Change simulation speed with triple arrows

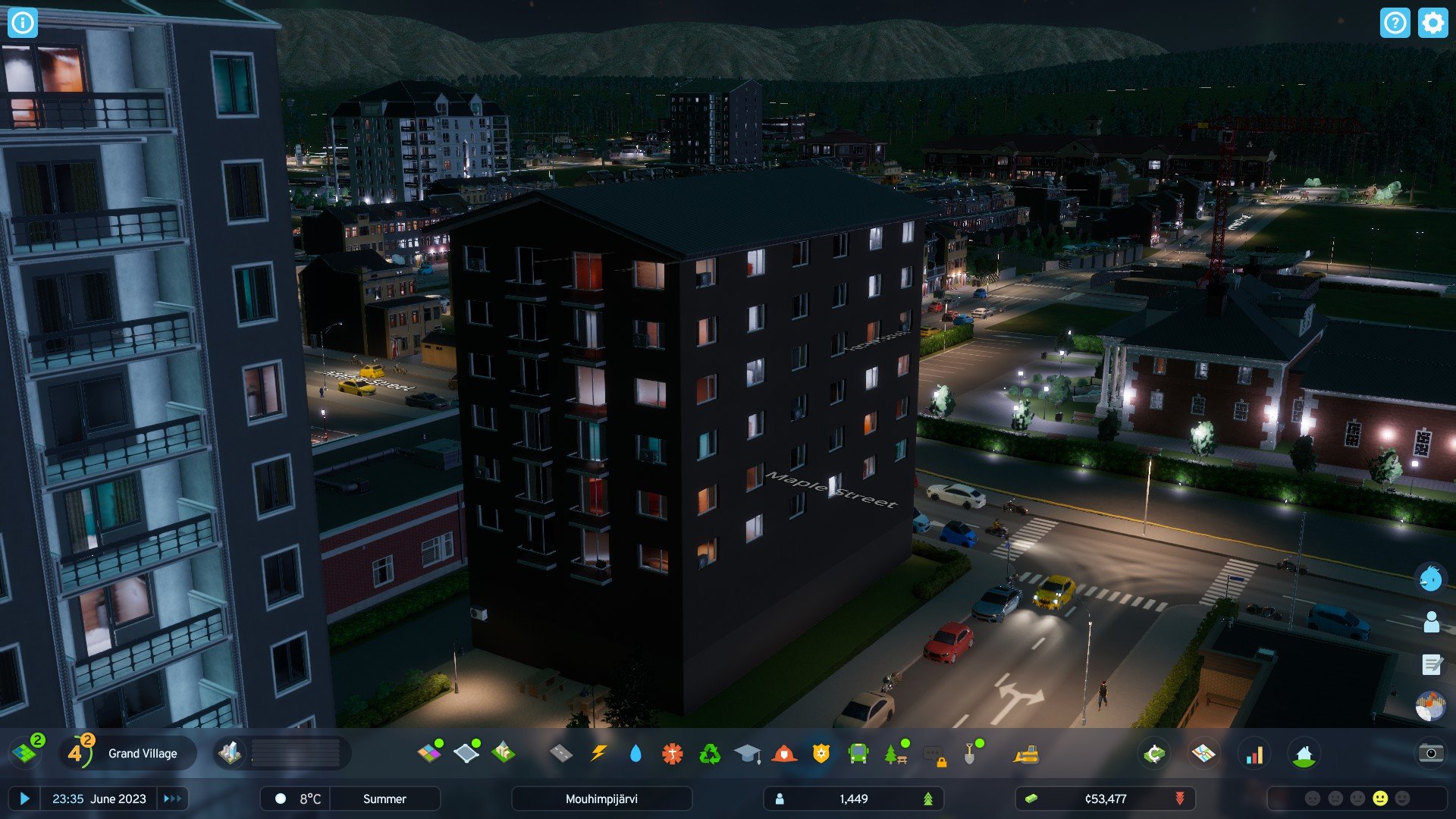pos(172,799)
